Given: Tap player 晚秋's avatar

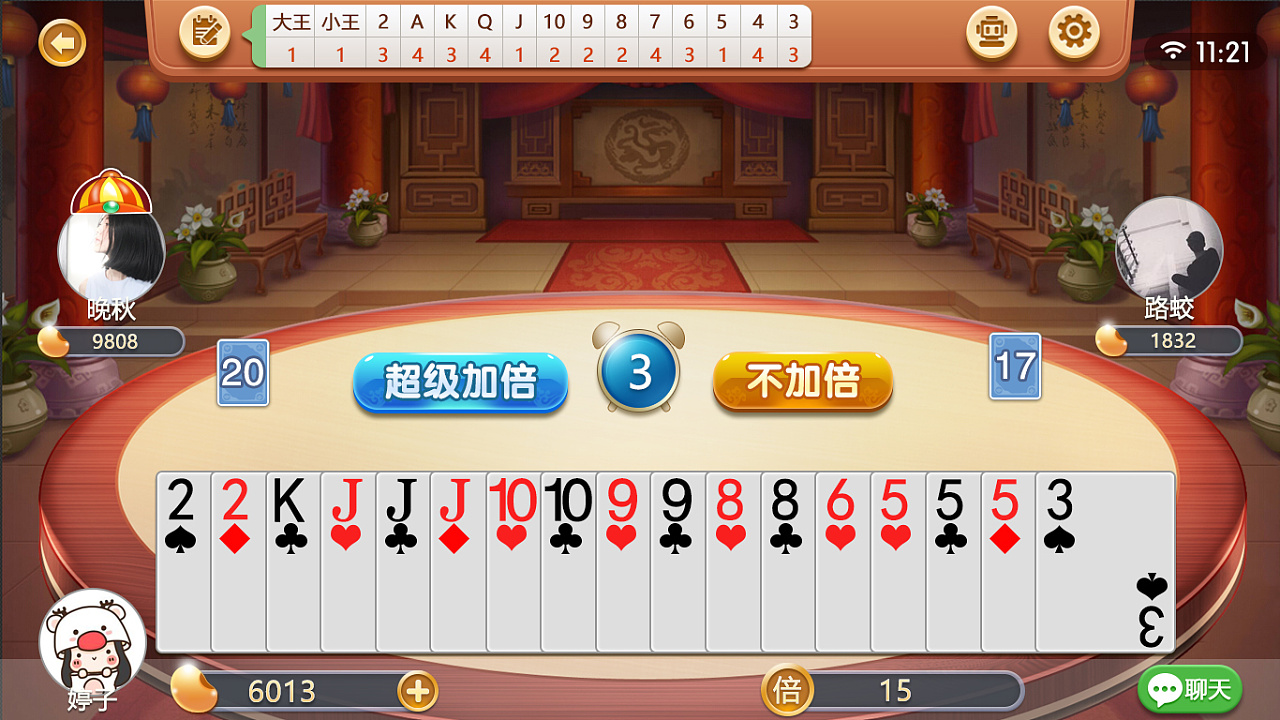Looking at the screenshot, I should tap(110, 248).
